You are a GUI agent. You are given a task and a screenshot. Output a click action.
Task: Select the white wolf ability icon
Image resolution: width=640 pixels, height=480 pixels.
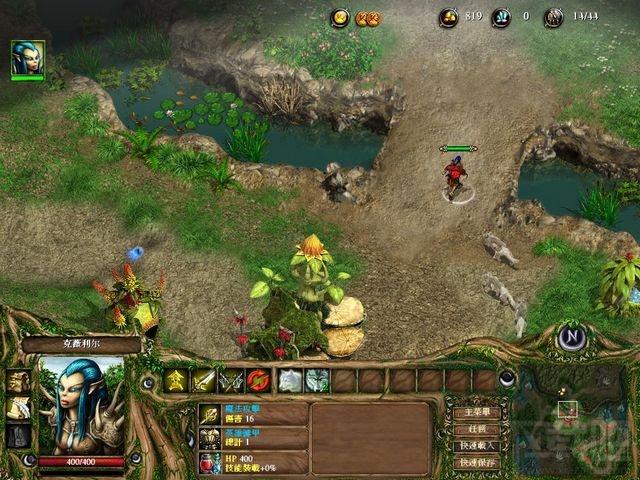pos(288,380)
